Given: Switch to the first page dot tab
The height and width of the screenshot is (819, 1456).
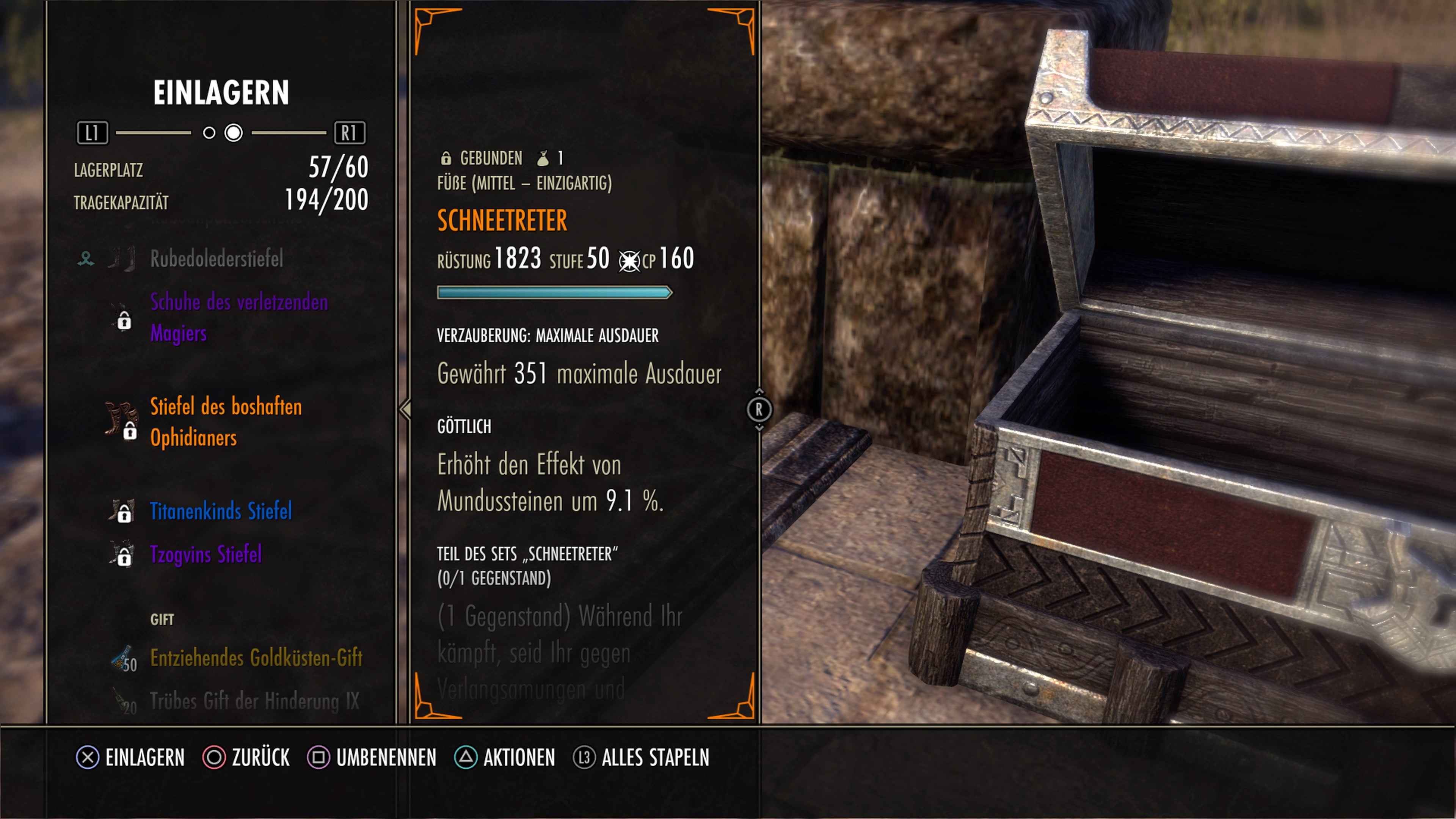Looking at the screenshot, I should 209,133.
